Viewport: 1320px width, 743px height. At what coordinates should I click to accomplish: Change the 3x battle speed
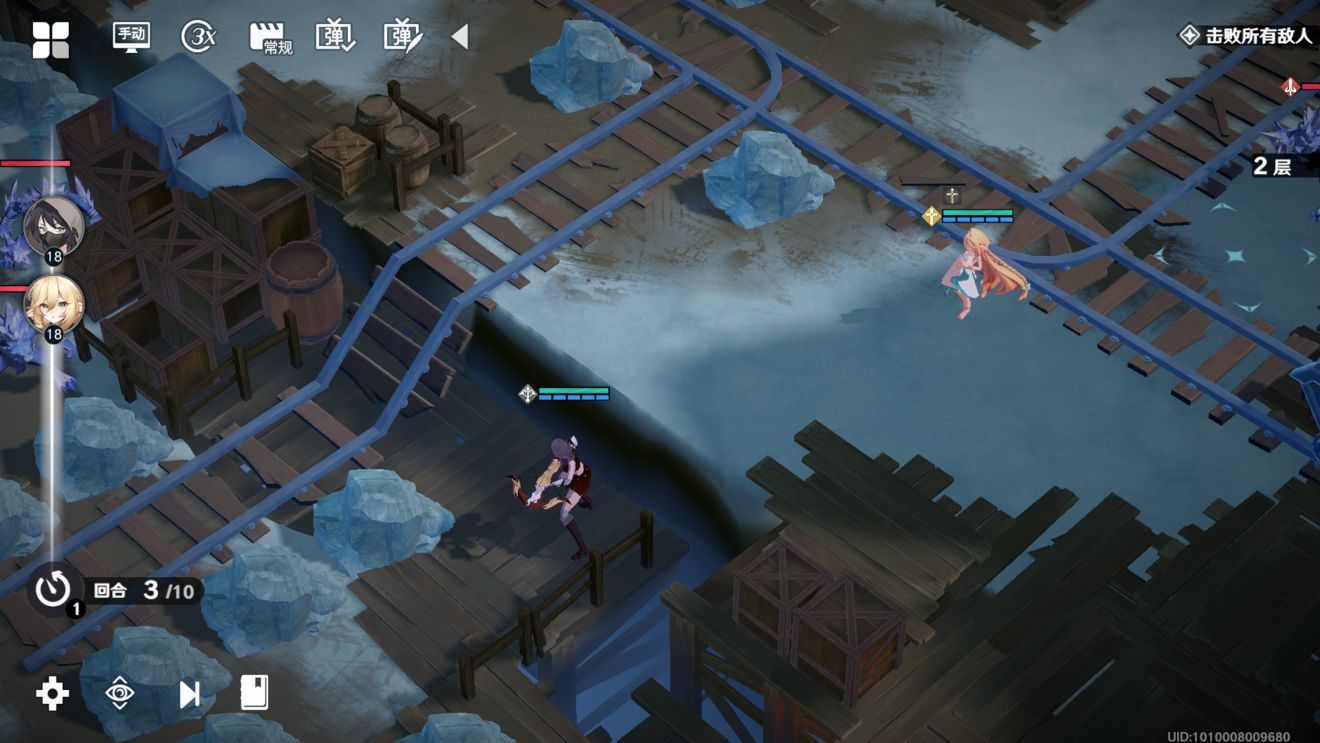[199, 37]
